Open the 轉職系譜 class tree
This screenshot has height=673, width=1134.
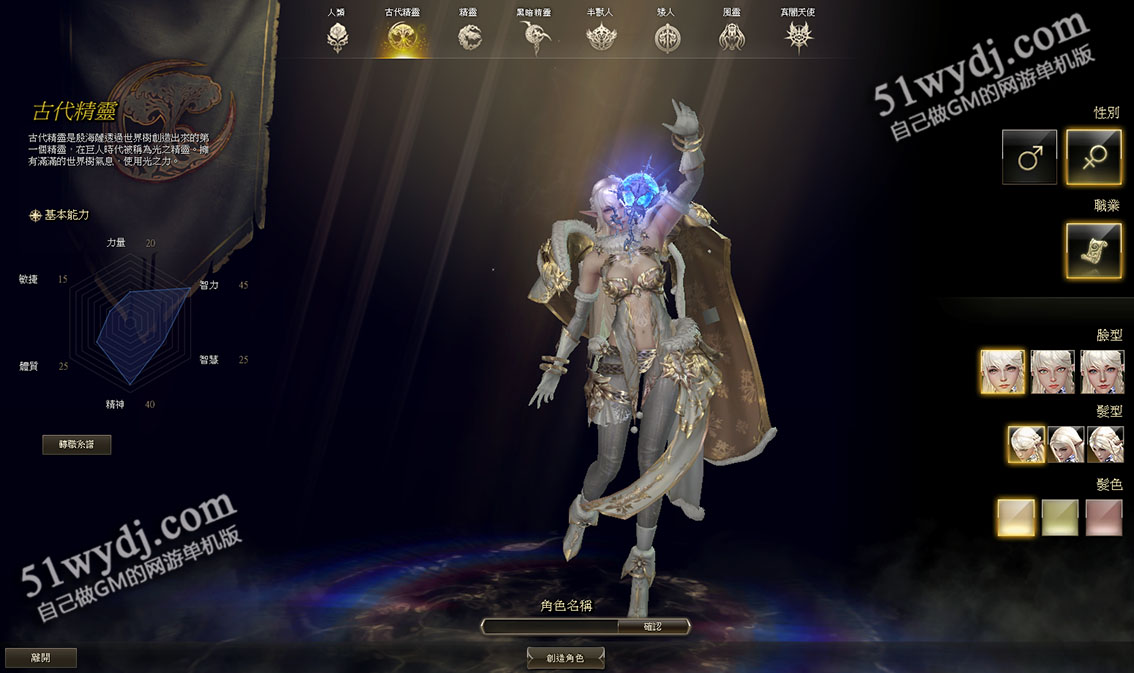pos(77,445)
